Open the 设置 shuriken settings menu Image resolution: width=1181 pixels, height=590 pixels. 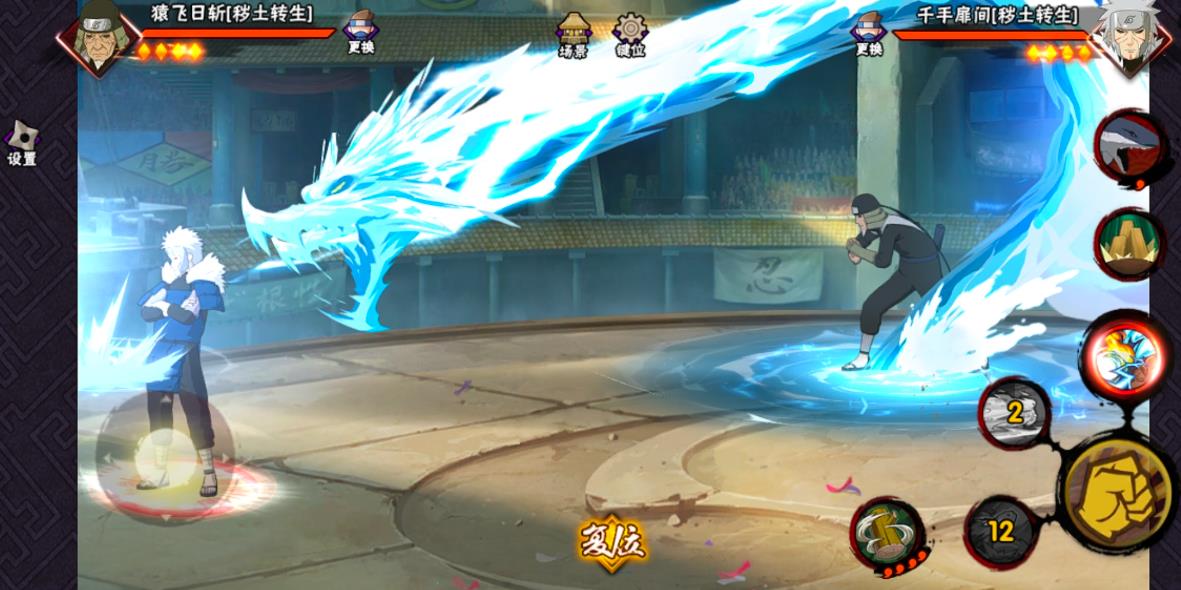pyautogui.click(x=22, y=144)
